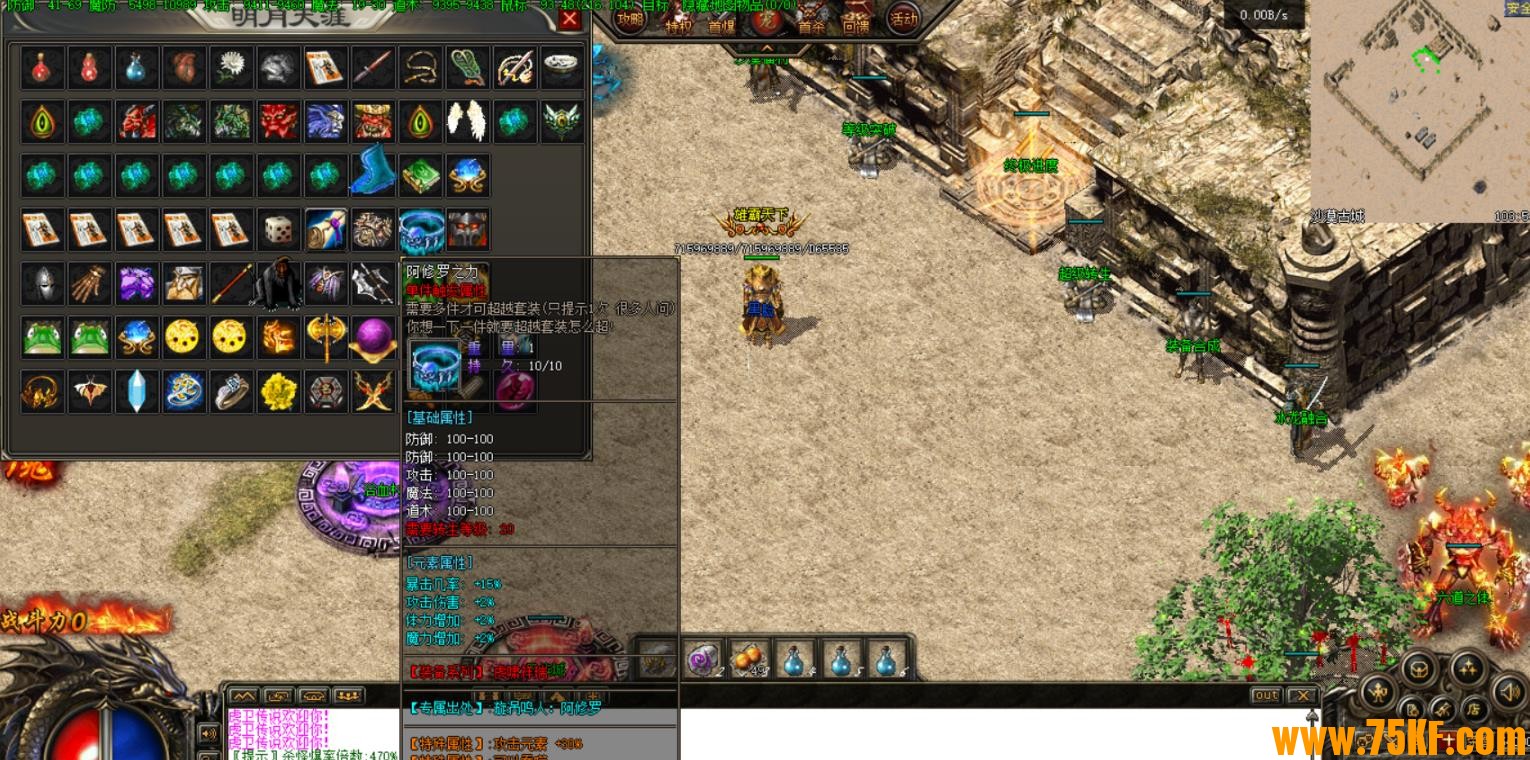Pick the blue crystal shard item
Screen dimensions: 1530x760
point(136,391)
